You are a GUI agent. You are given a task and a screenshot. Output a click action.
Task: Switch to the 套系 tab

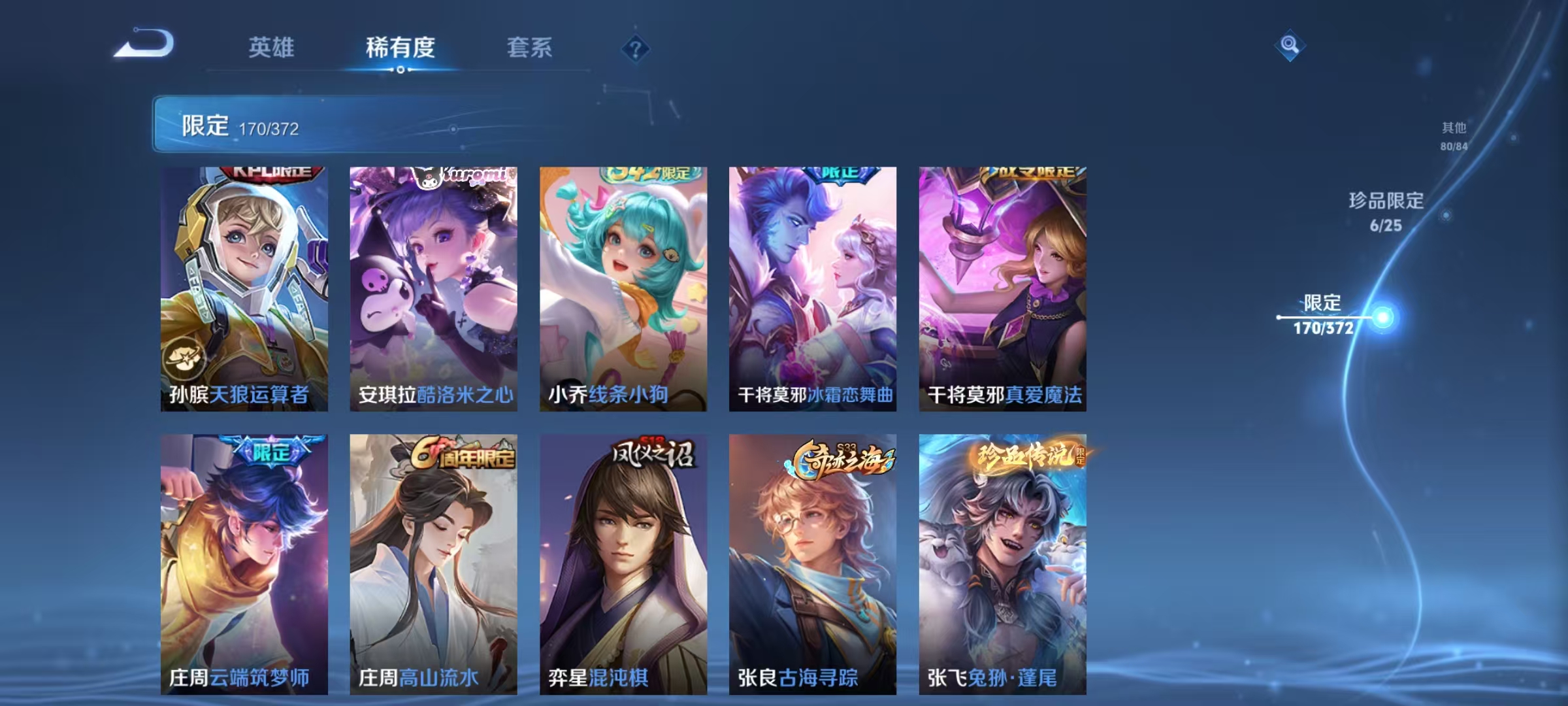click(529, 46)
